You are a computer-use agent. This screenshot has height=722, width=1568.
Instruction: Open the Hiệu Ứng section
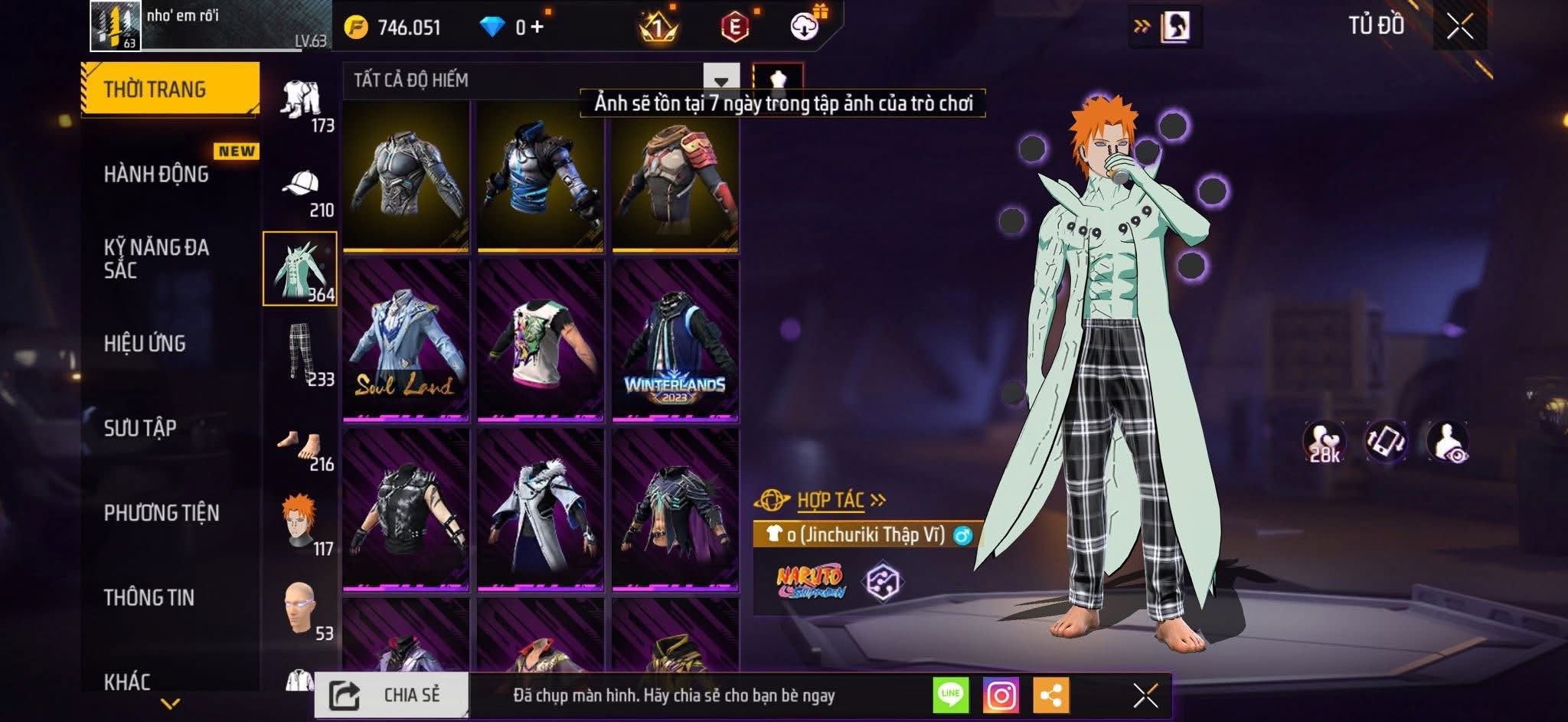click(145, 343)
